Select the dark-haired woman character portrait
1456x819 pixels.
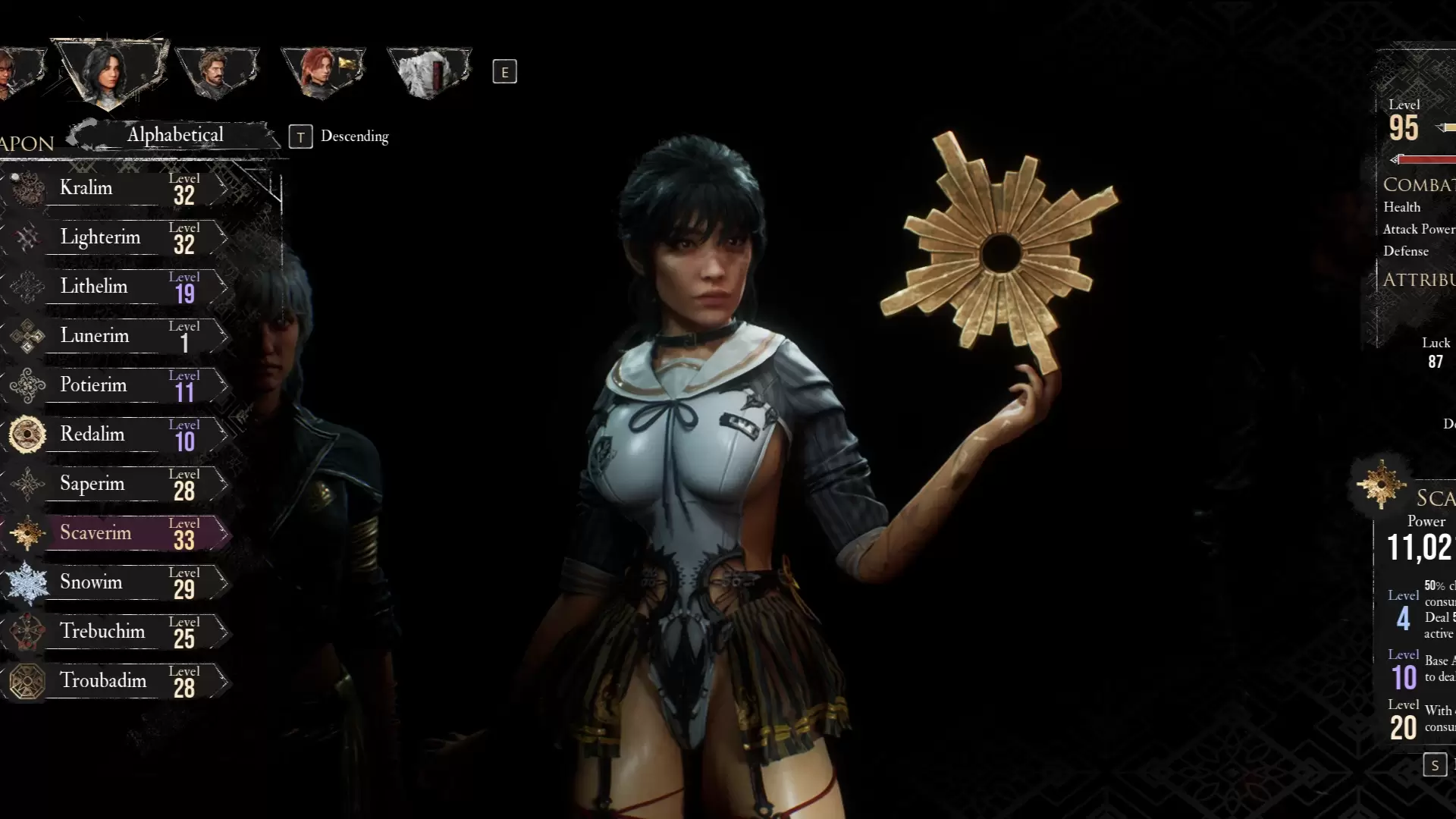[110, 72]
